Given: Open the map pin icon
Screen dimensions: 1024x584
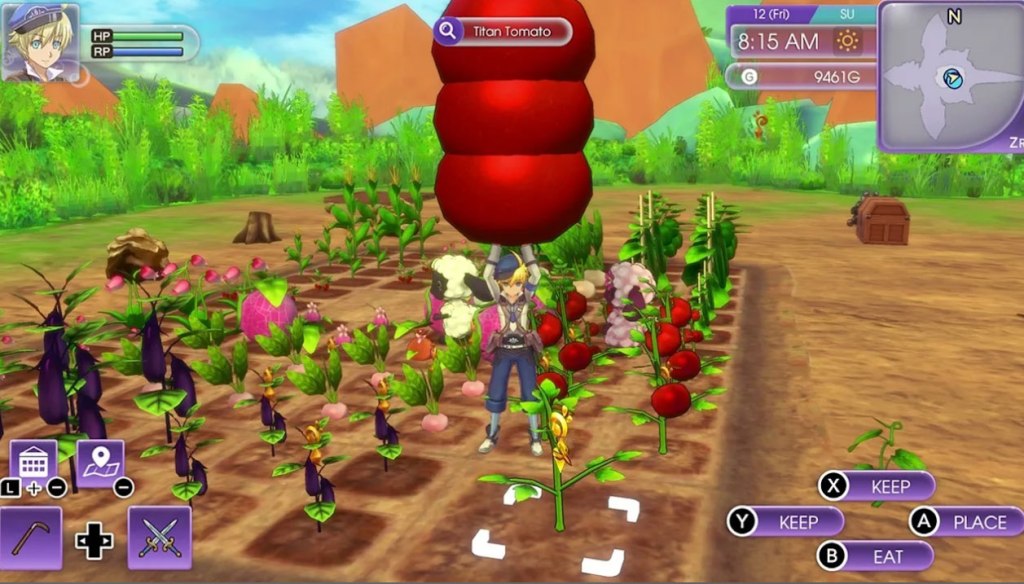Looking at the screenshot, I should pos(100,463).
